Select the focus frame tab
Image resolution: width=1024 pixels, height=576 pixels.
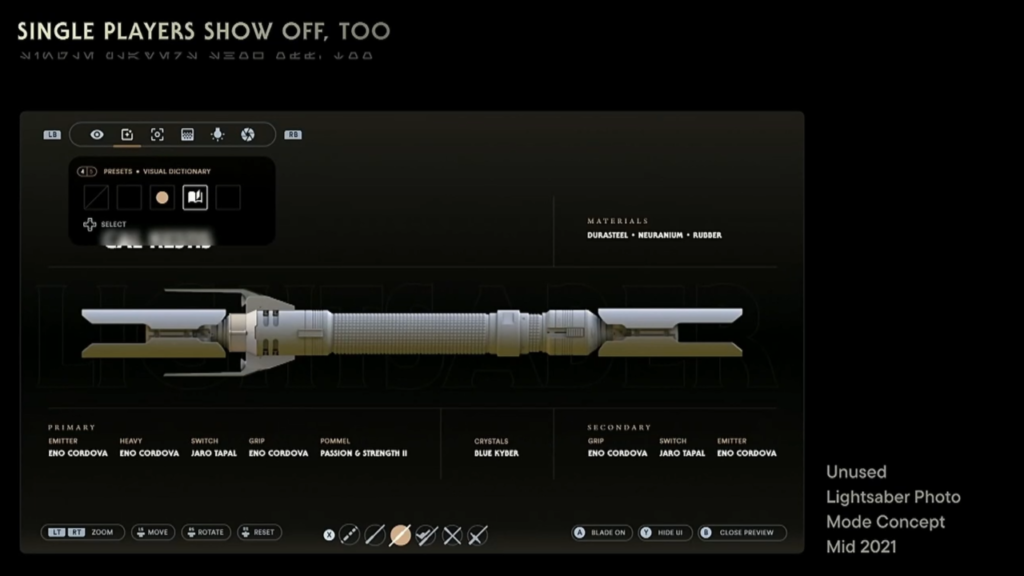(157, 134)
